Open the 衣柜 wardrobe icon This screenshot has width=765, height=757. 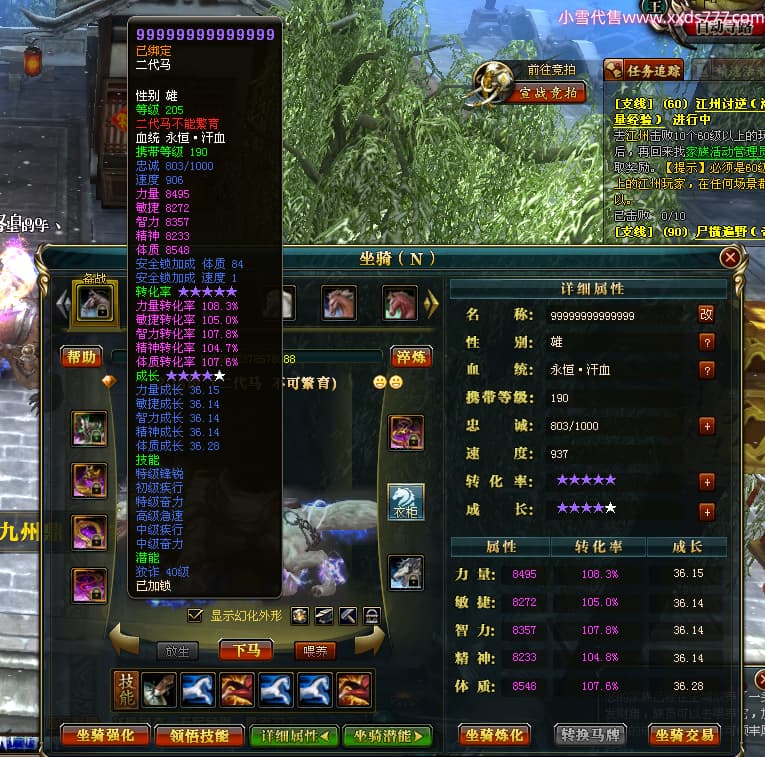(406, 502)
